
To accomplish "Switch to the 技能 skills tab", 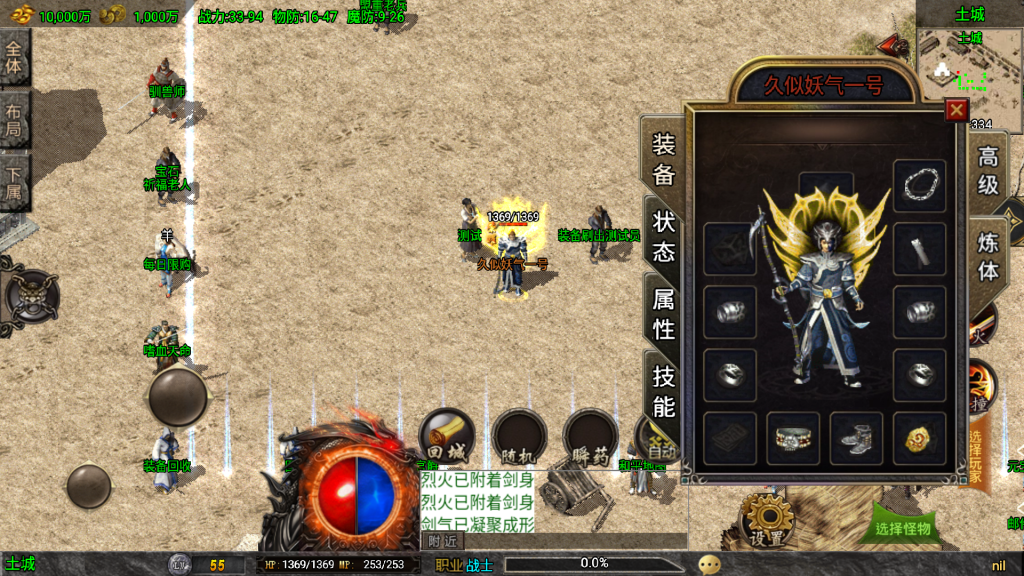I will pos(664,390).
